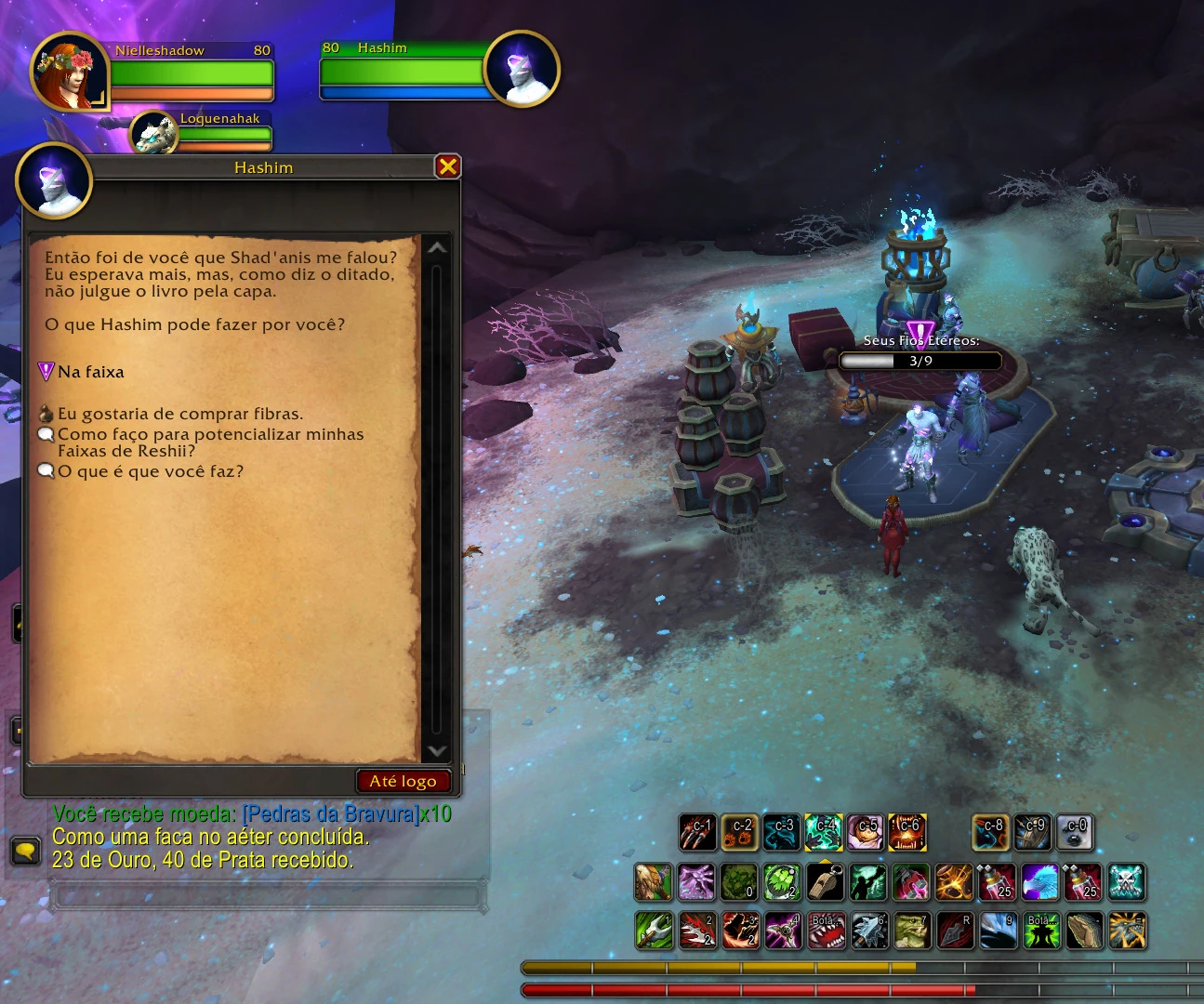Trigger the ability marked with R
Image resolution: width=1204 pixels, height=1004 pixels.
point(952,931)
